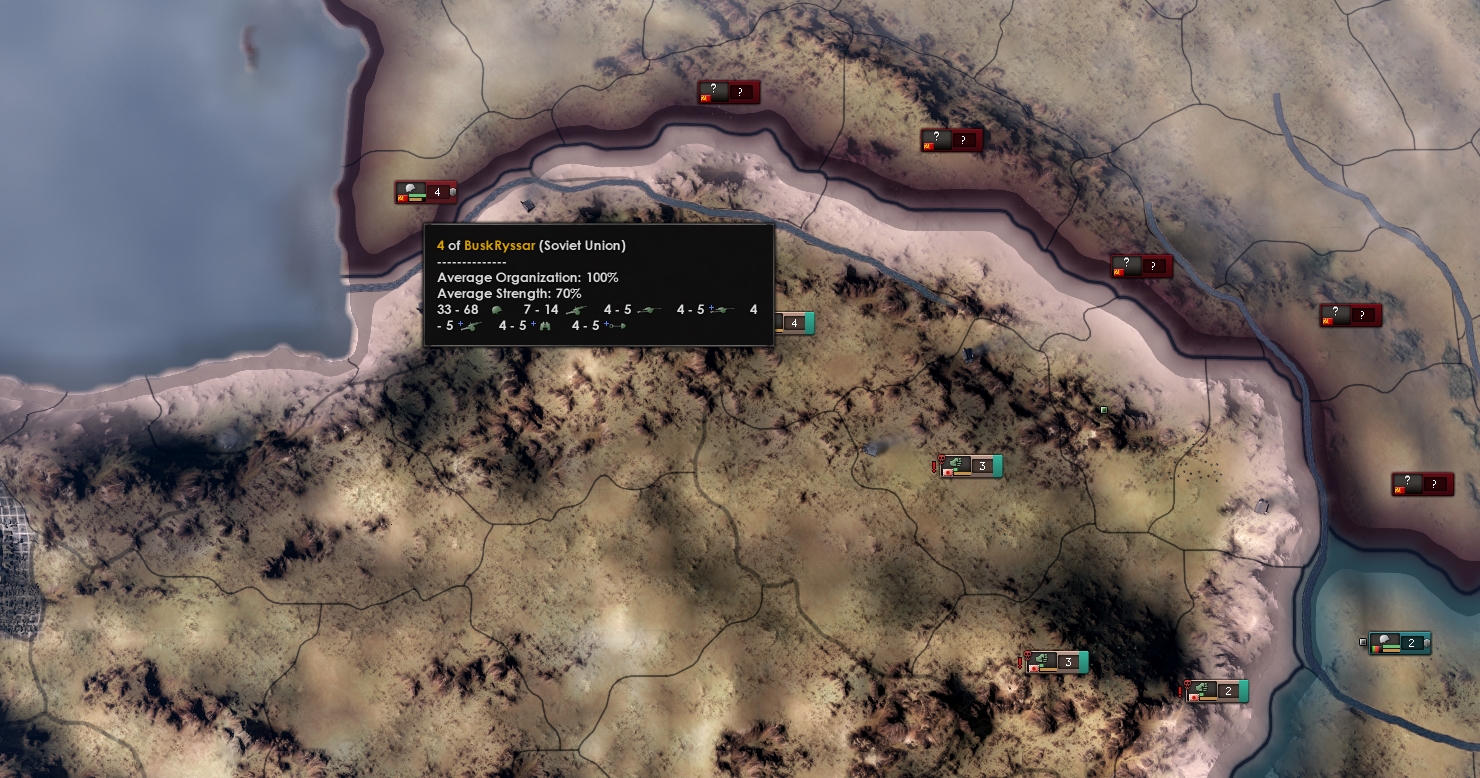Click the small grey supply box beside the eastern counter

1363,641
